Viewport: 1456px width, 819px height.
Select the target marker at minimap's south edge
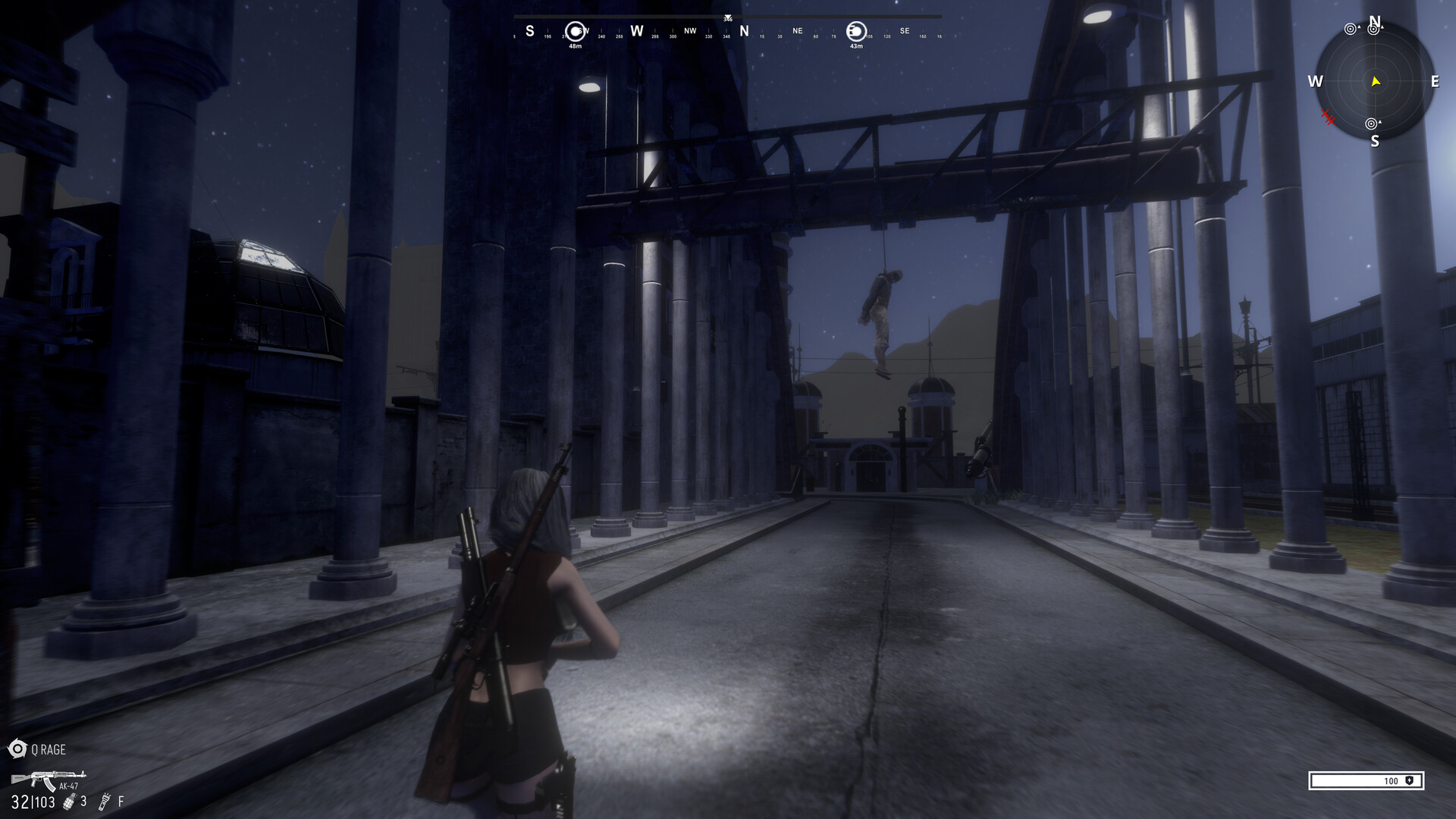pos(1371,124)
